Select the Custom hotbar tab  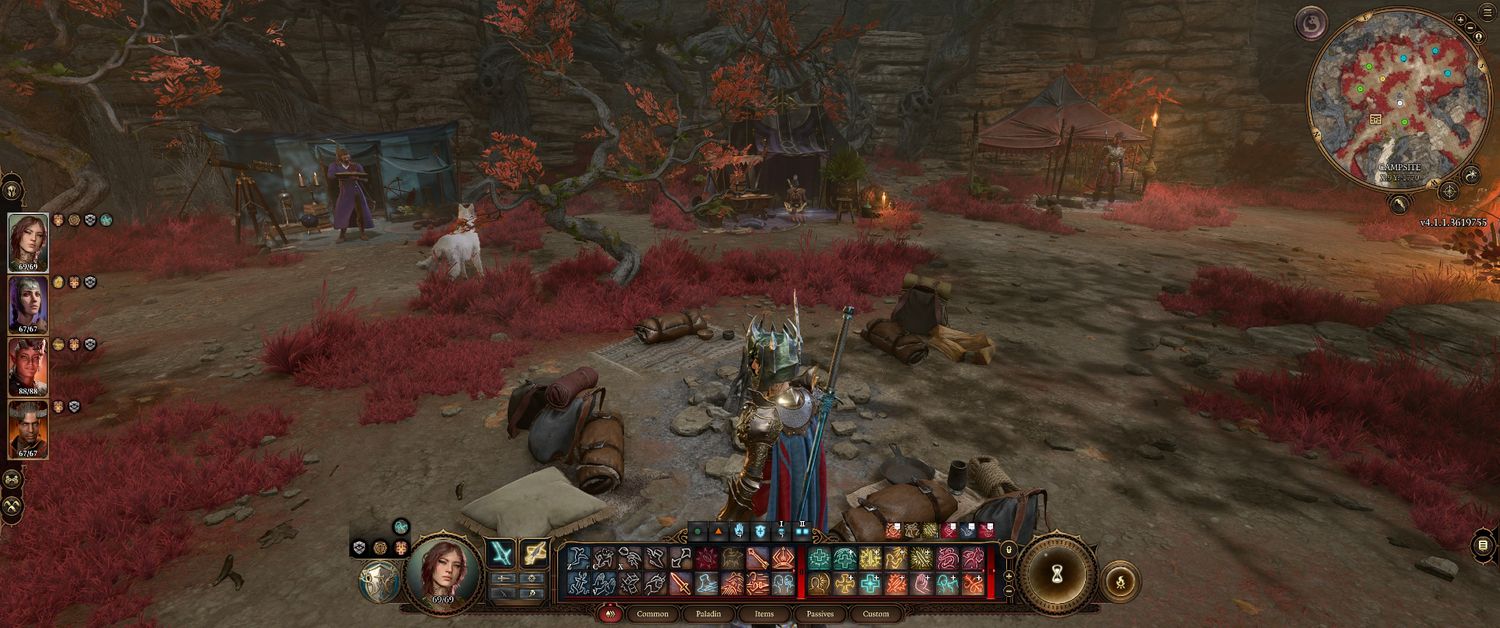click(876, 614)
